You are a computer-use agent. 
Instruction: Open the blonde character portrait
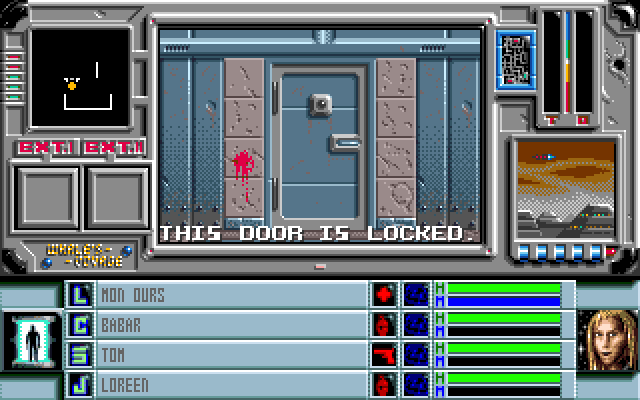(x=608, y=339)
